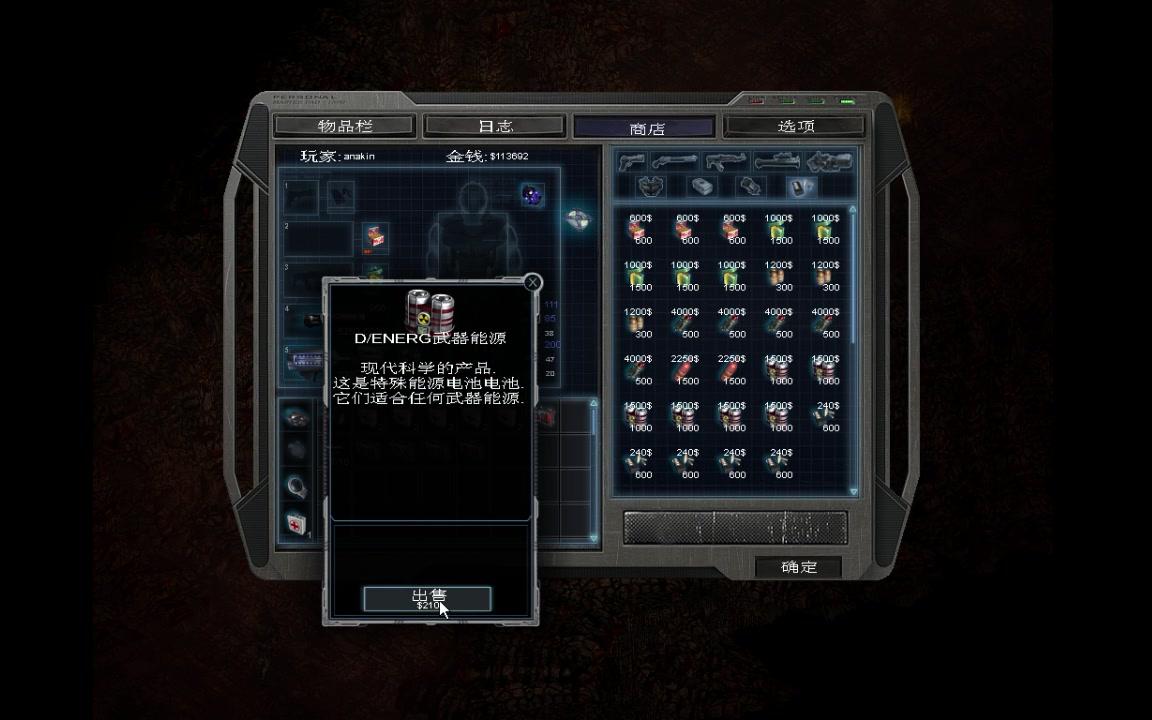Close the D/ENERG item description popup
The width and height of the screenshot is (1152, 720).
(532, 282)
